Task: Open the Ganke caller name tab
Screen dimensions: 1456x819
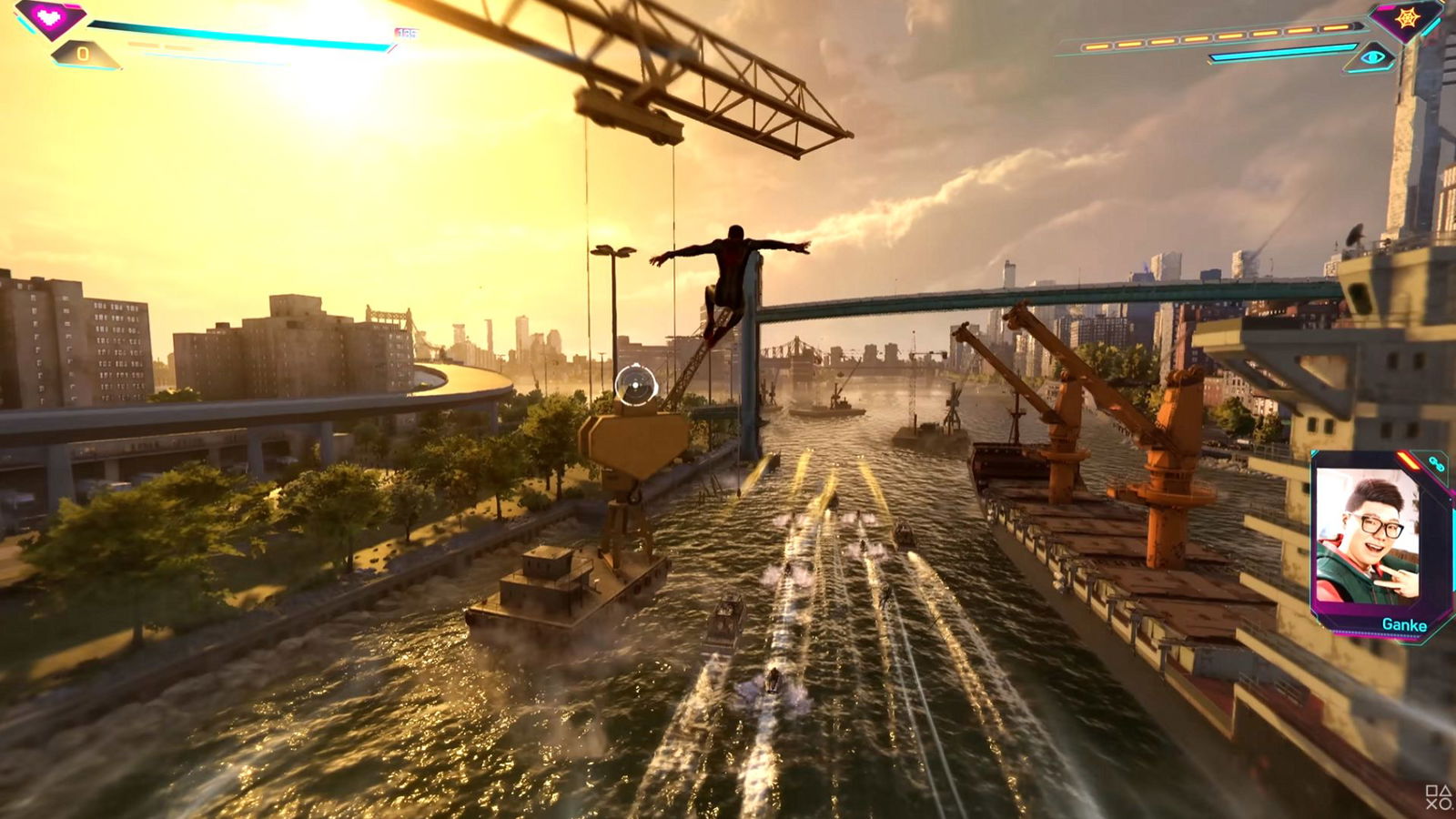Action: tap(1404, 624)
